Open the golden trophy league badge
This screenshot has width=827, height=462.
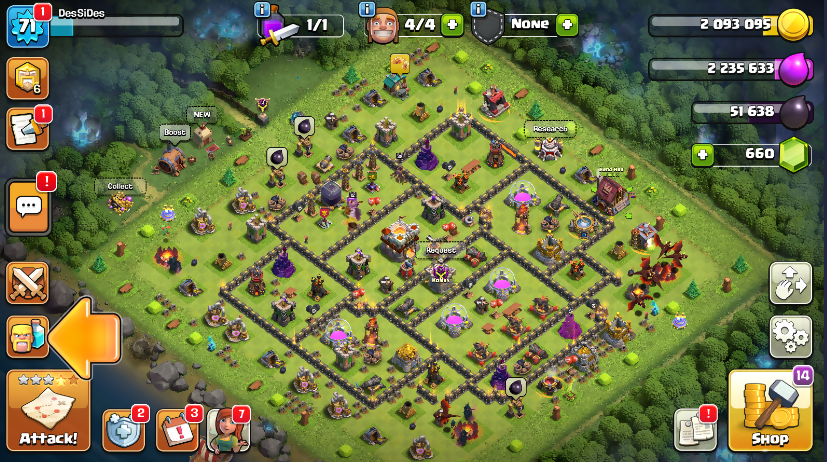point(27,78)
